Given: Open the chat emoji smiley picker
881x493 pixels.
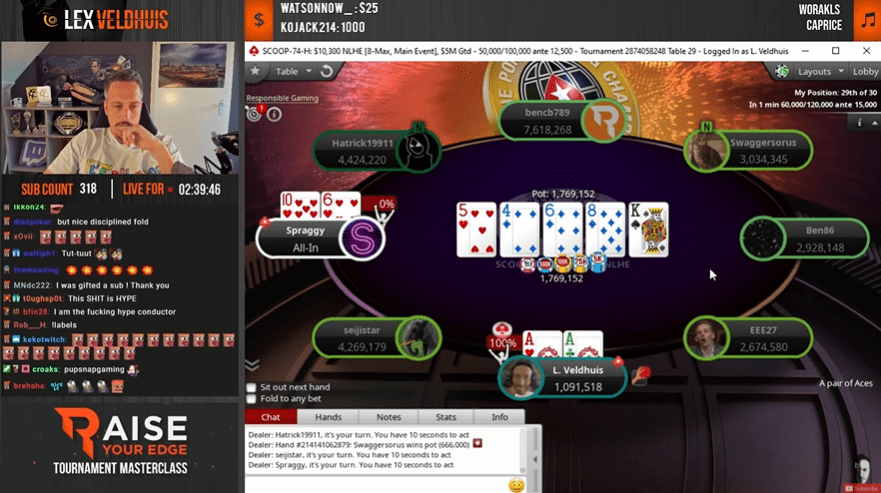Looking at the screenshot, I should click(516, 485).
